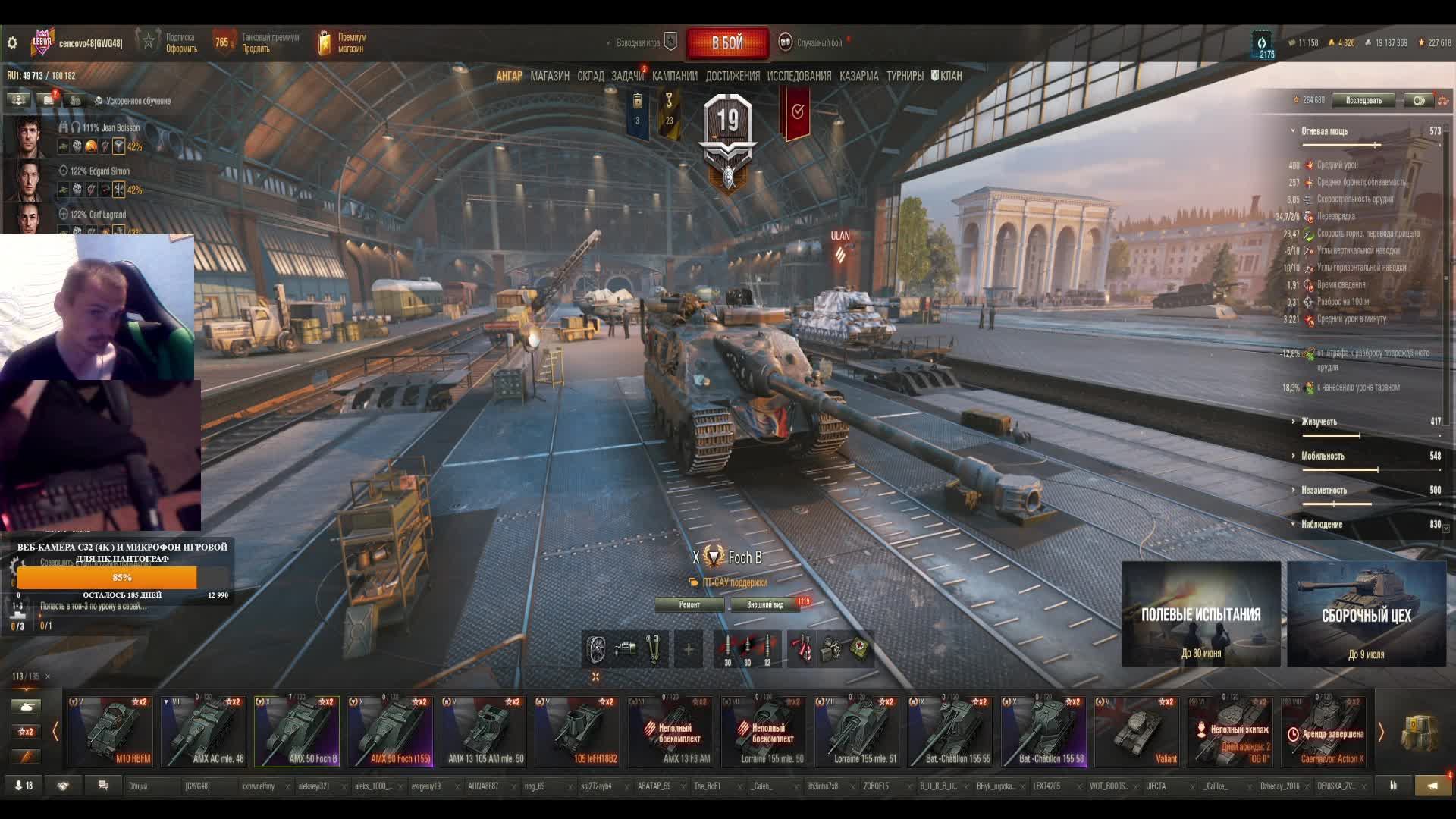The image size is (1456, 819).
Task: Show the ДОСТИЖЕНИЯ achievements tab
Action: (732, 76)
